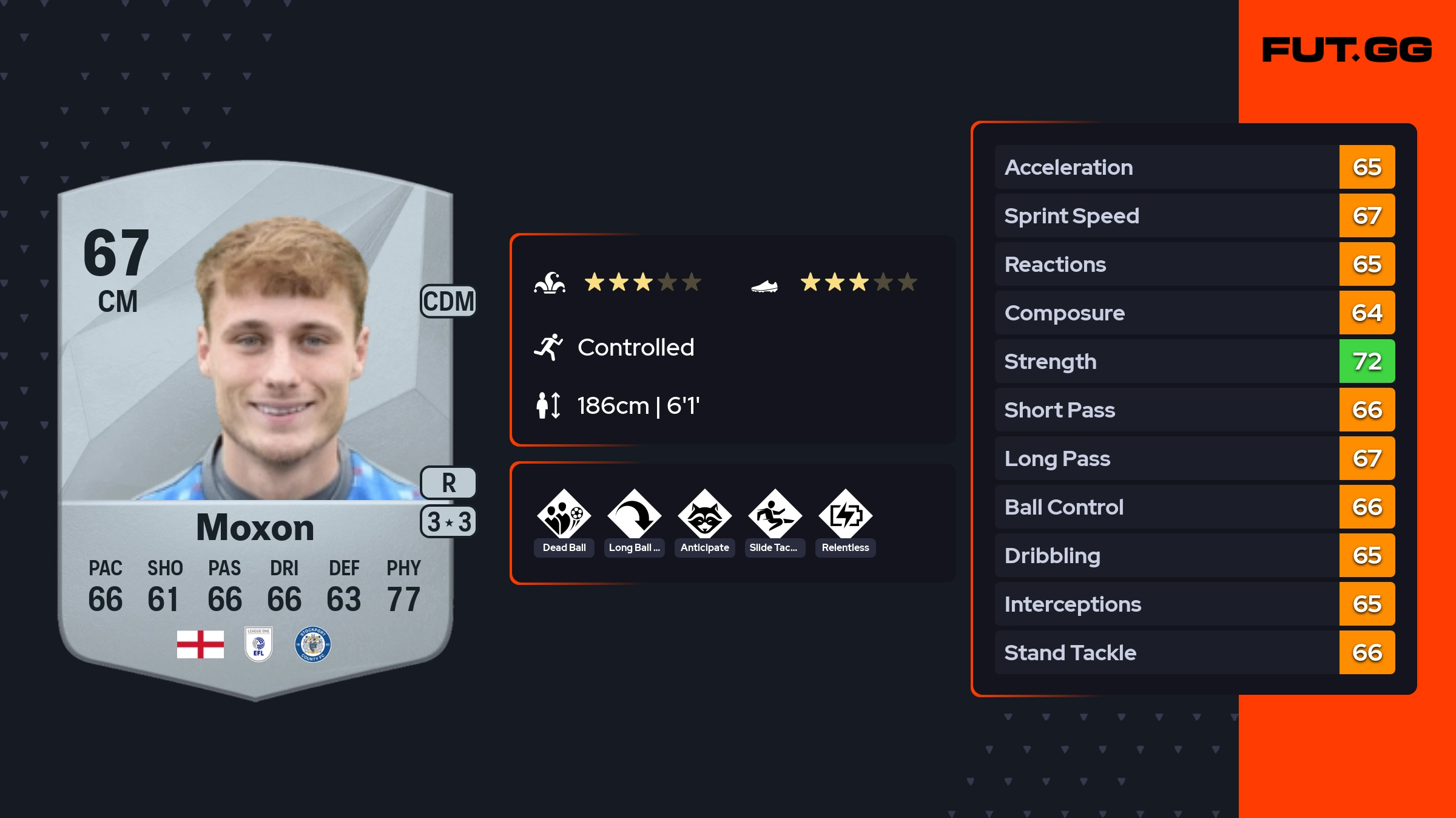The height and width of the screenshot is (818, 1456).
Task: Select the Relentless battery playstyle icon
Action: pos(845,515)
